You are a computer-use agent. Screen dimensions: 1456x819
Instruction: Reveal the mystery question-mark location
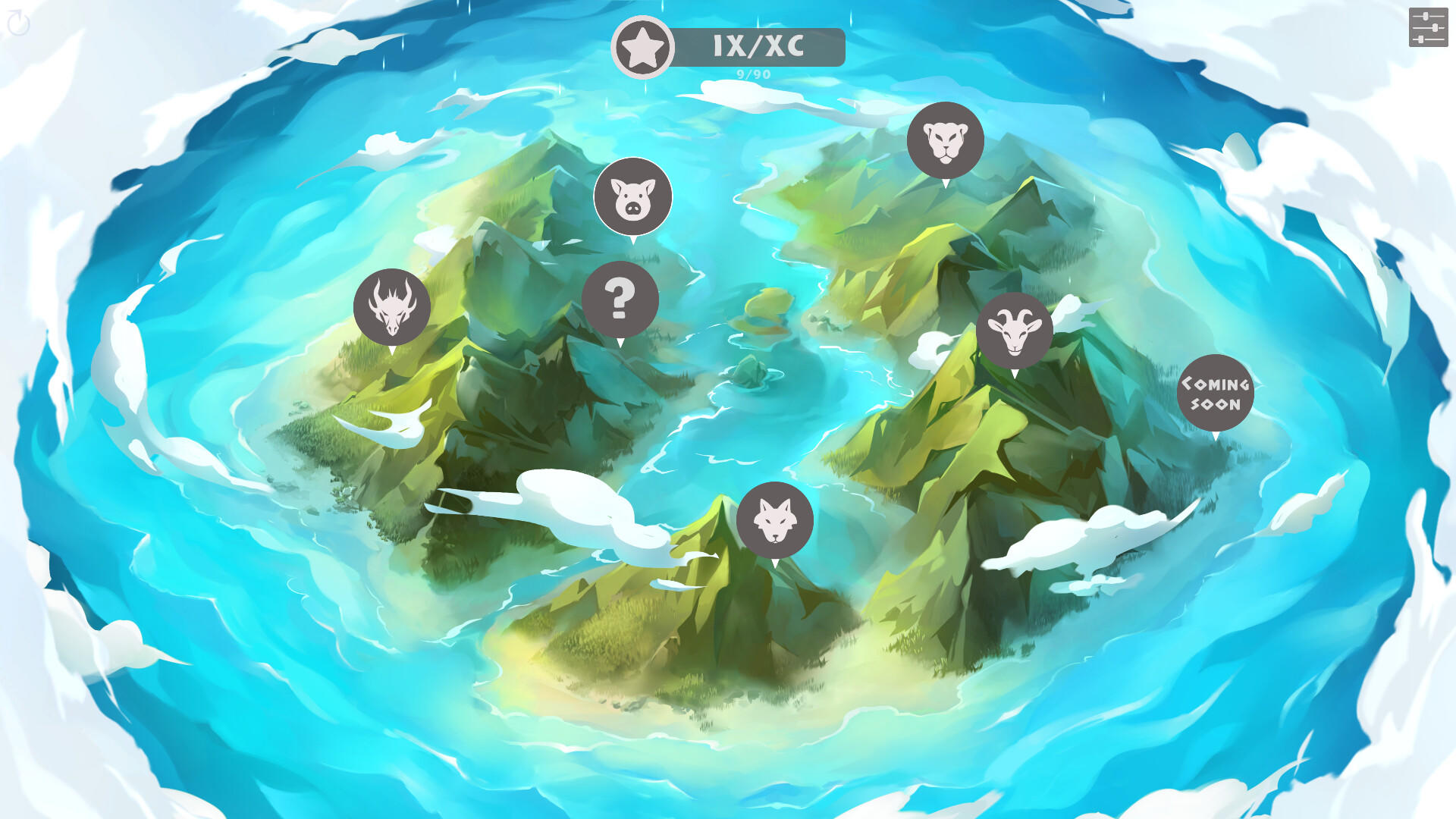pyautogui.click(x=620, y=299)
